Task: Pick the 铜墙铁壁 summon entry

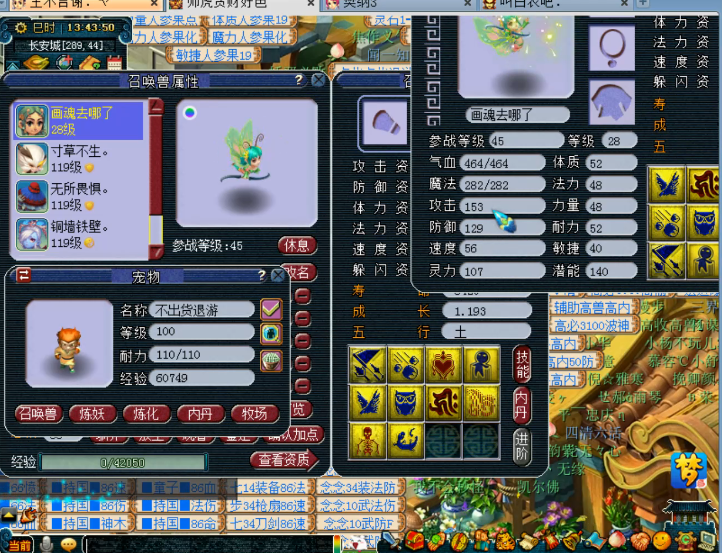Action: (x=78, y=233)
